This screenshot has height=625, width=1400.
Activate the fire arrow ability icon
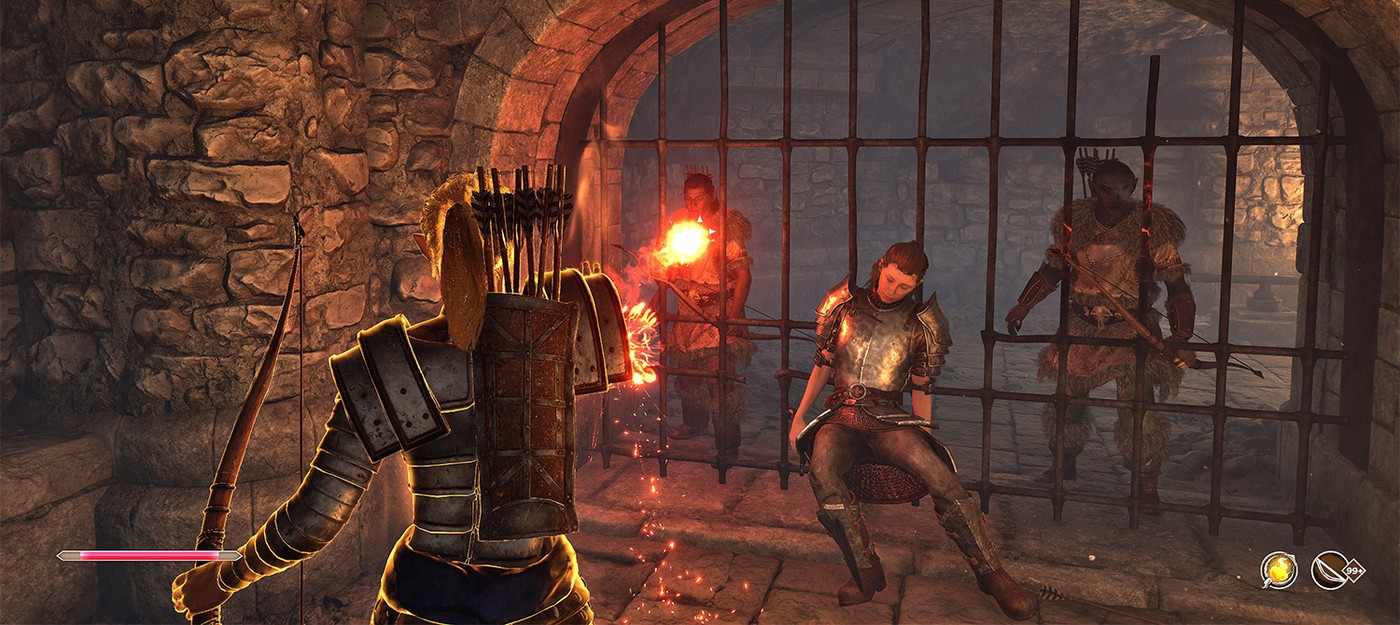[x=1278, y=570]
